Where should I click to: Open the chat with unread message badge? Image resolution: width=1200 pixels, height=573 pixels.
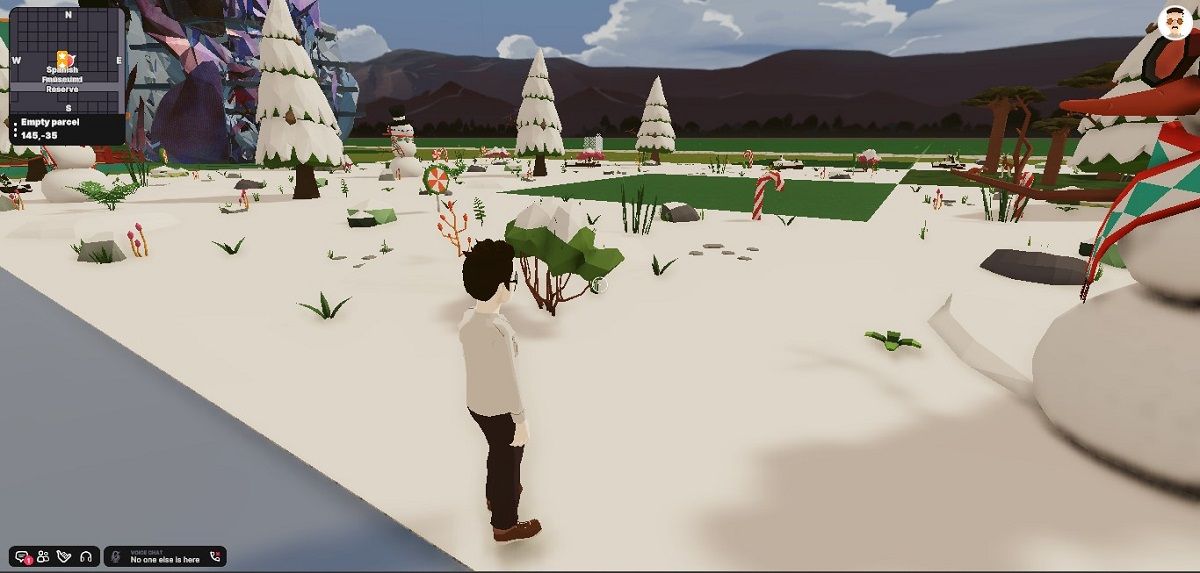point(23,557)
